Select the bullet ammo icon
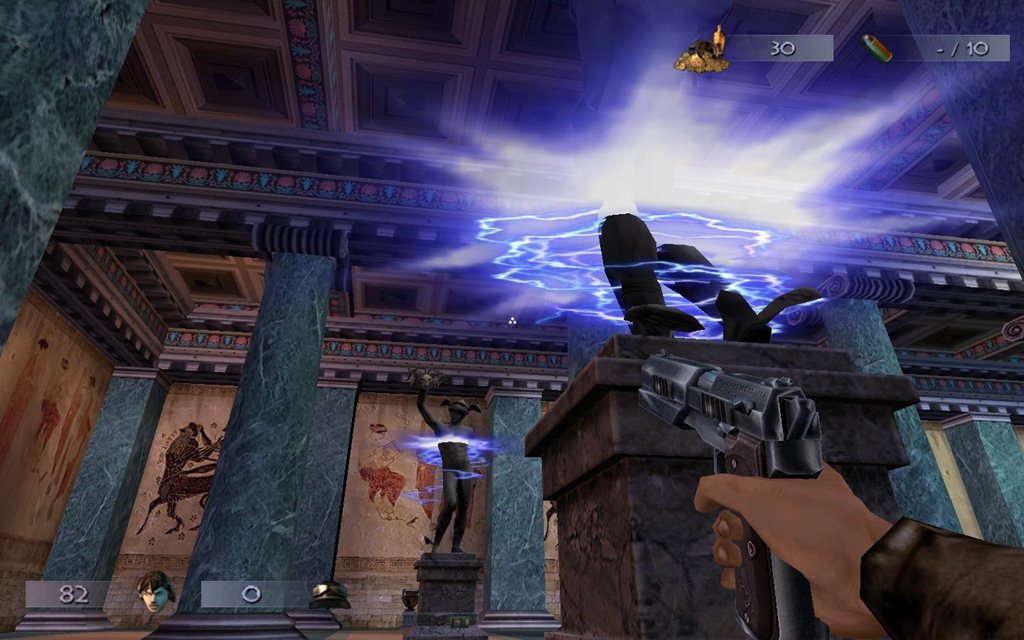Image resolution: width=1024 pixels, height=640 pixels. coord(876,47)
